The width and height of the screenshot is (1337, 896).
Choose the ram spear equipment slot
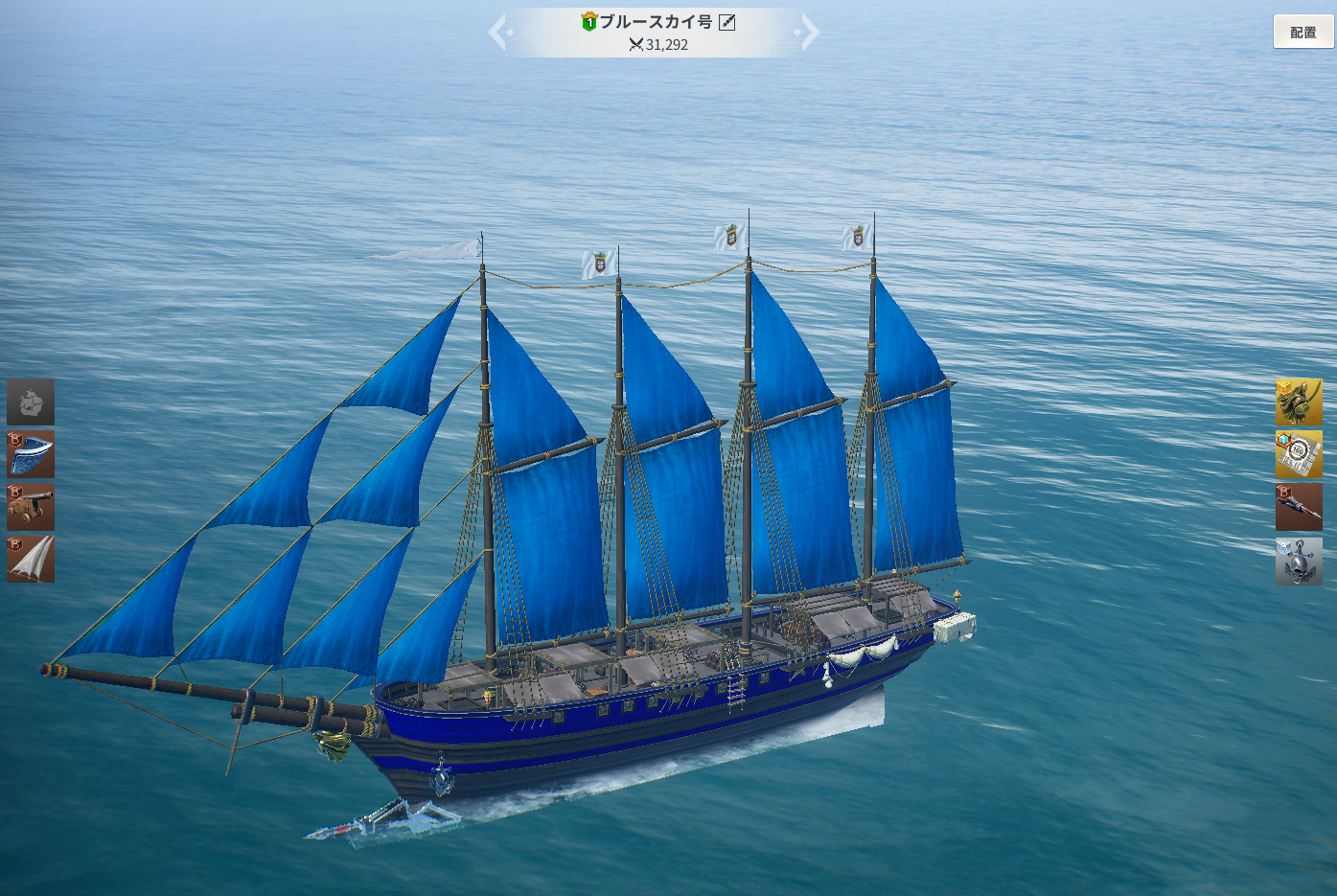(x=1299, y=506)
